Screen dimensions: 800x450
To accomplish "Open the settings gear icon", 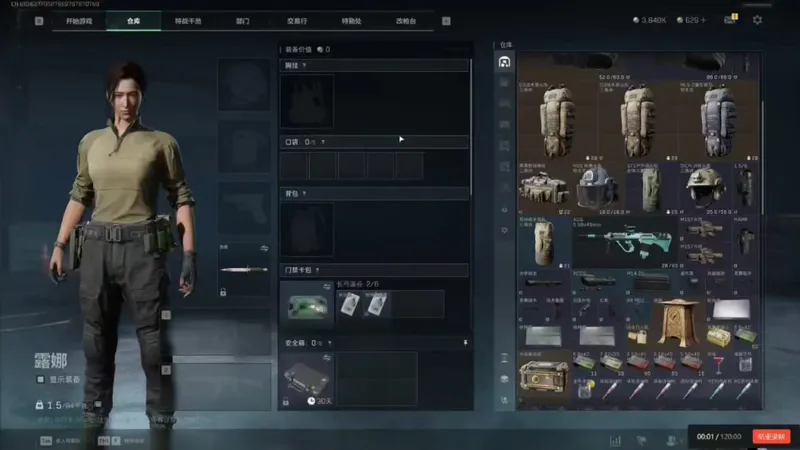I will click(x=757, y=20).
